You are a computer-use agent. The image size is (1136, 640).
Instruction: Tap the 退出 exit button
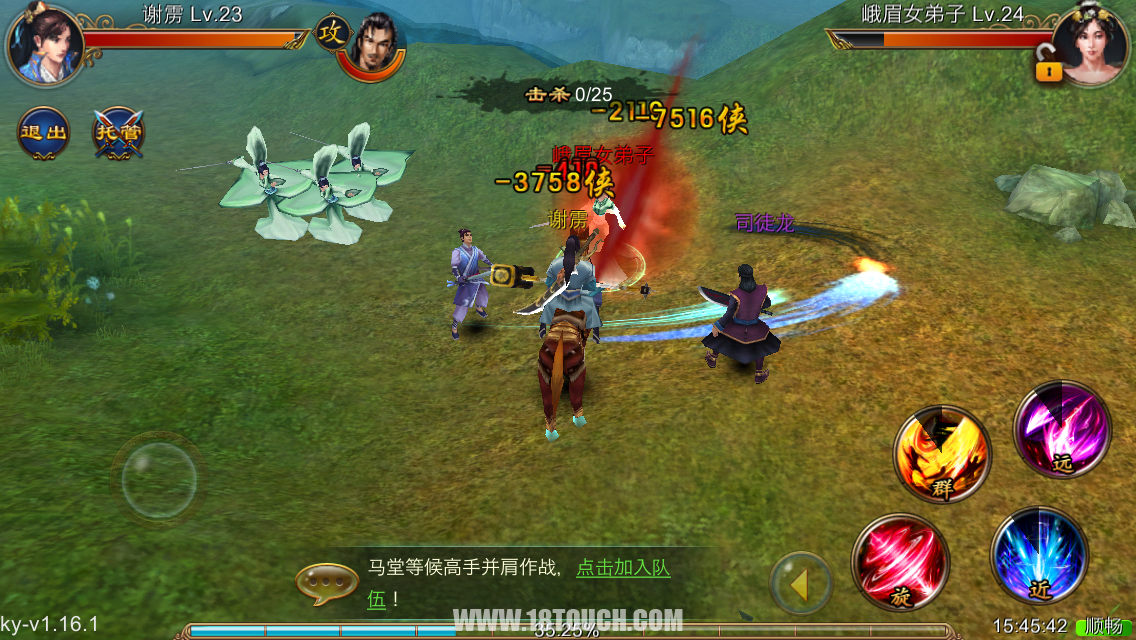tap(44, 133)
